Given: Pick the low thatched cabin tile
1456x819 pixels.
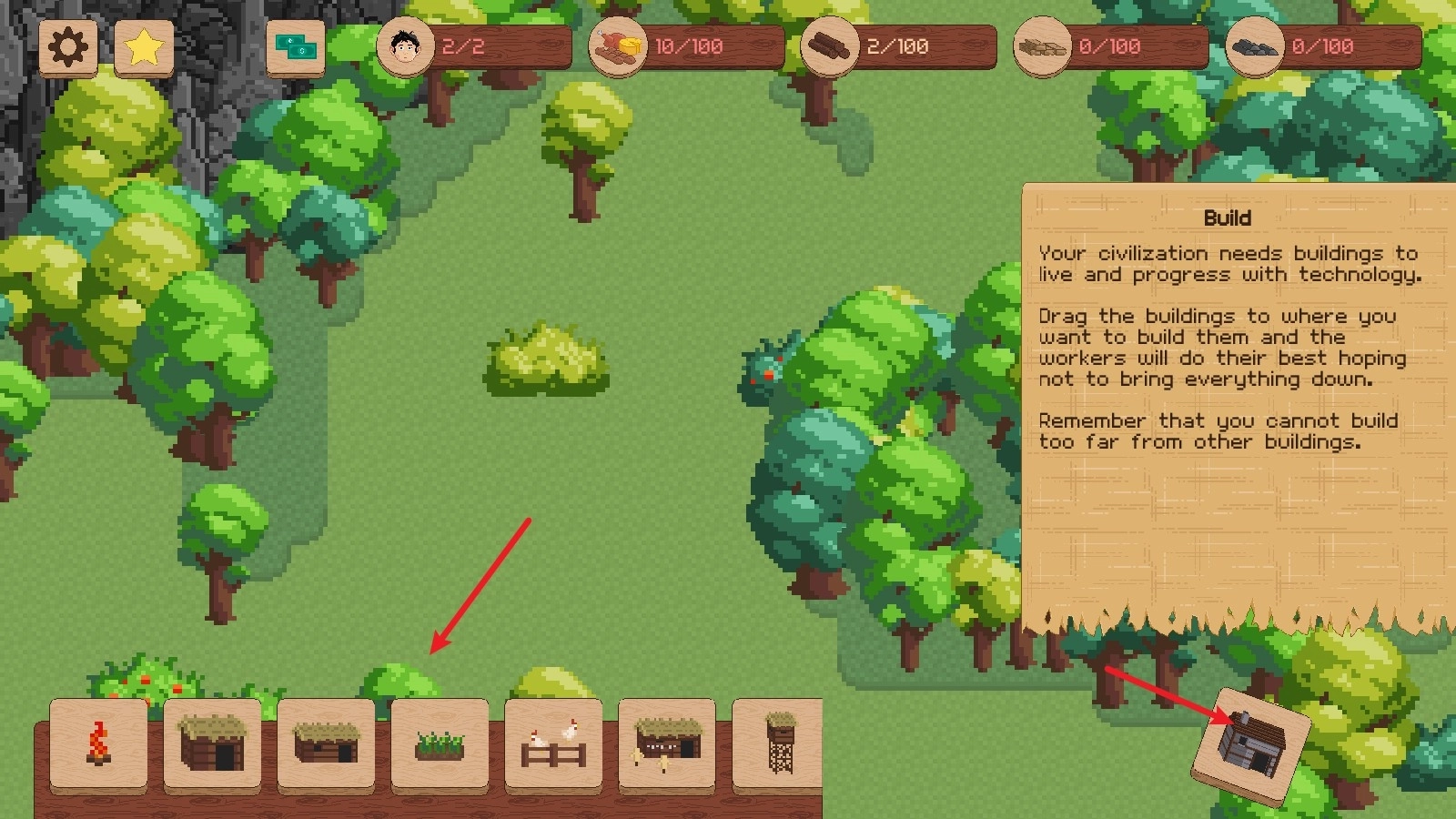Looking at the screenshot, I should 326,744.
